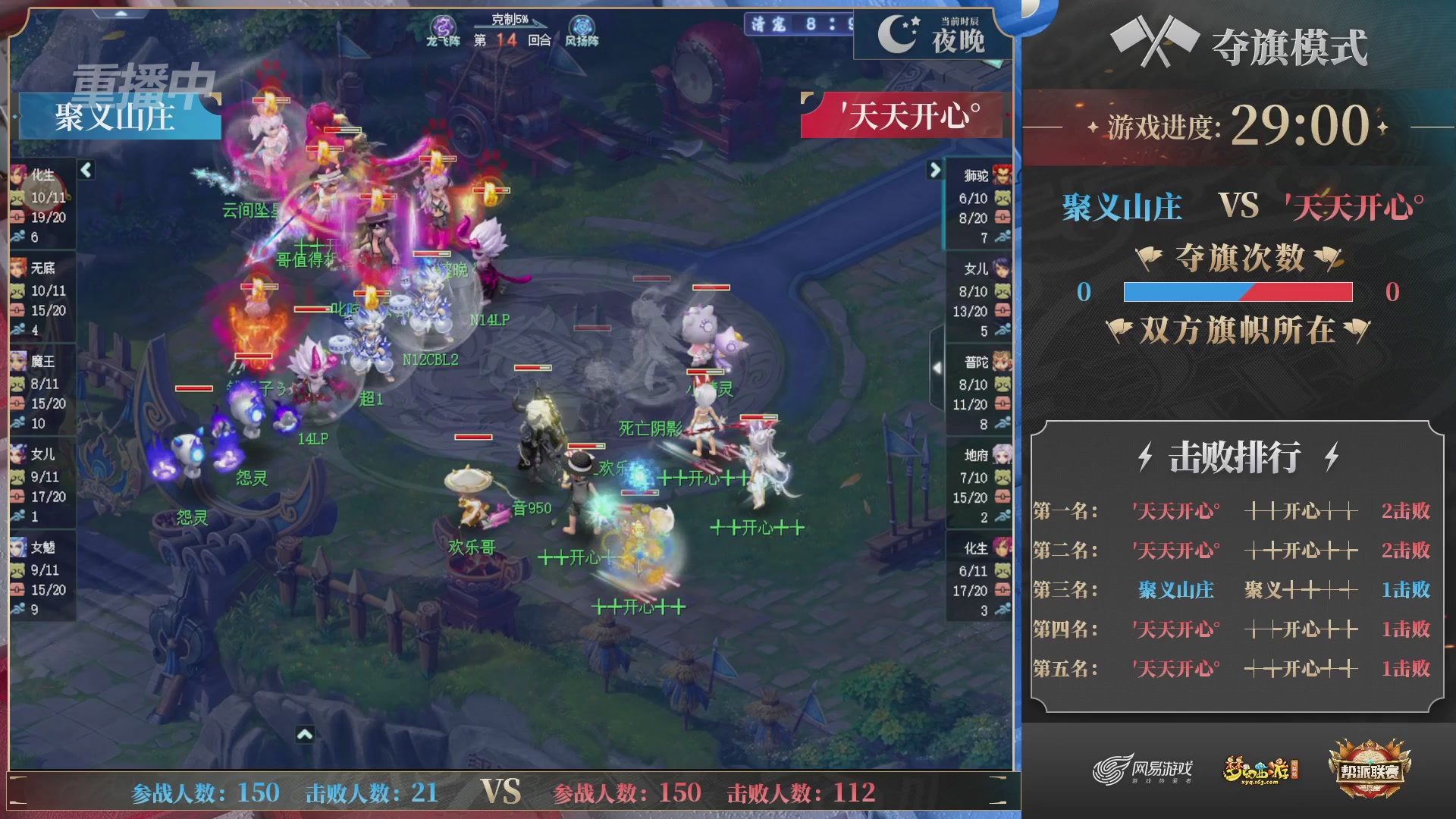Collapse the right team roster with the chevron
Screen dimensions: 1456x819
934,171
